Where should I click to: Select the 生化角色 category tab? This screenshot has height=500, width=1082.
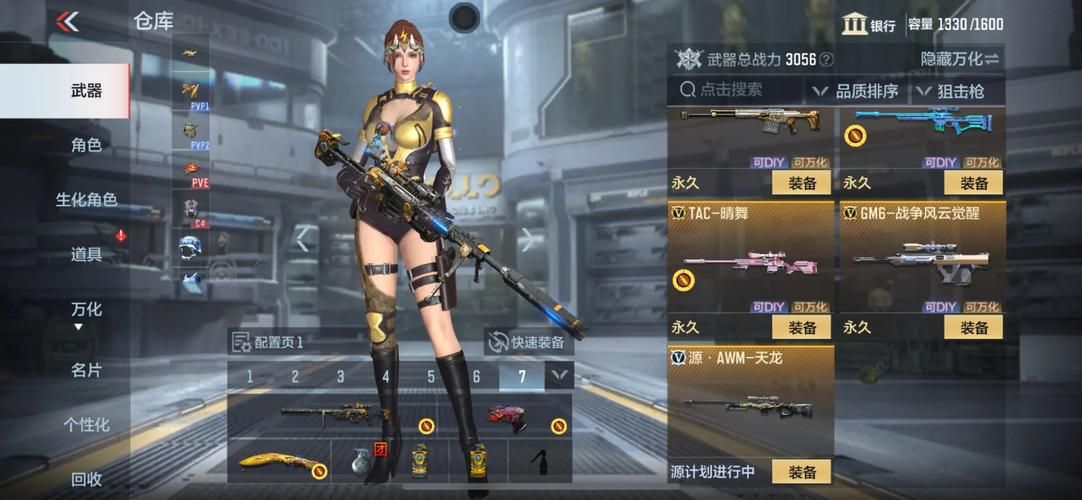[x=86, y=200]
